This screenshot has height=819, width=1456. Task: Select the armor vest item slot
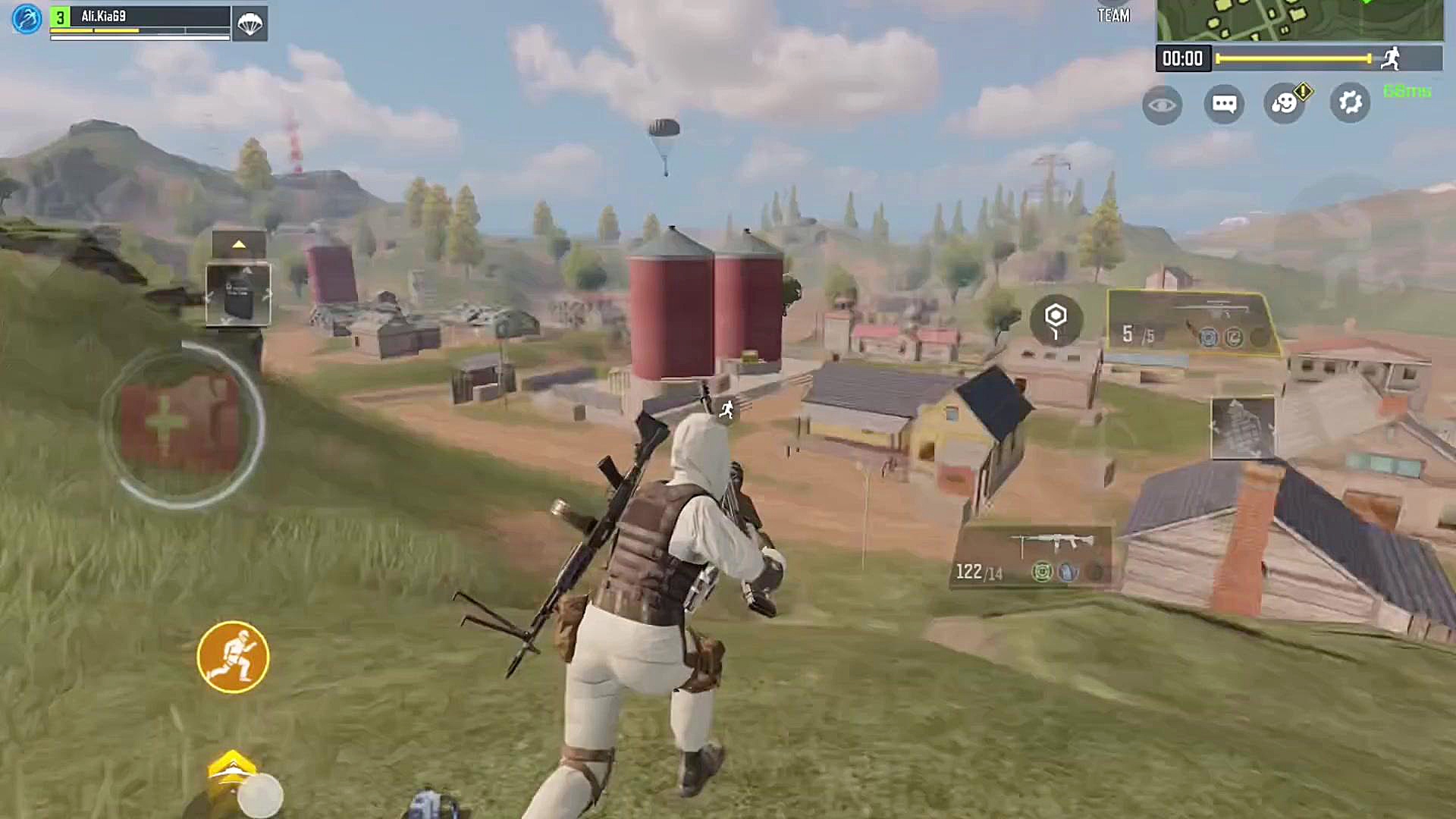(x=238, y=294)
